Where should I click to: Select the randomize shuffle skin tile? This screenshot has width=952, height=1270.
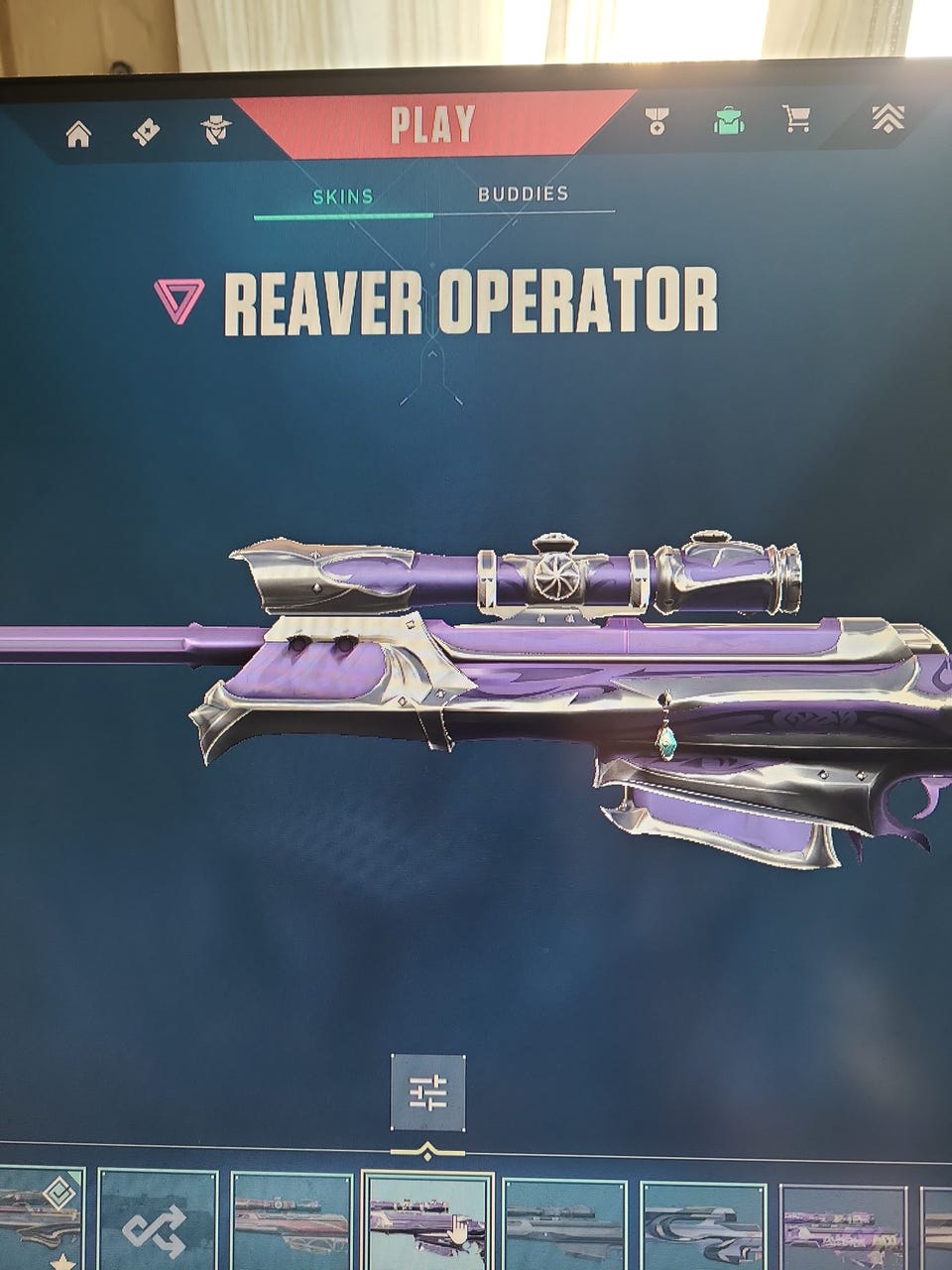click(158, 1226)
